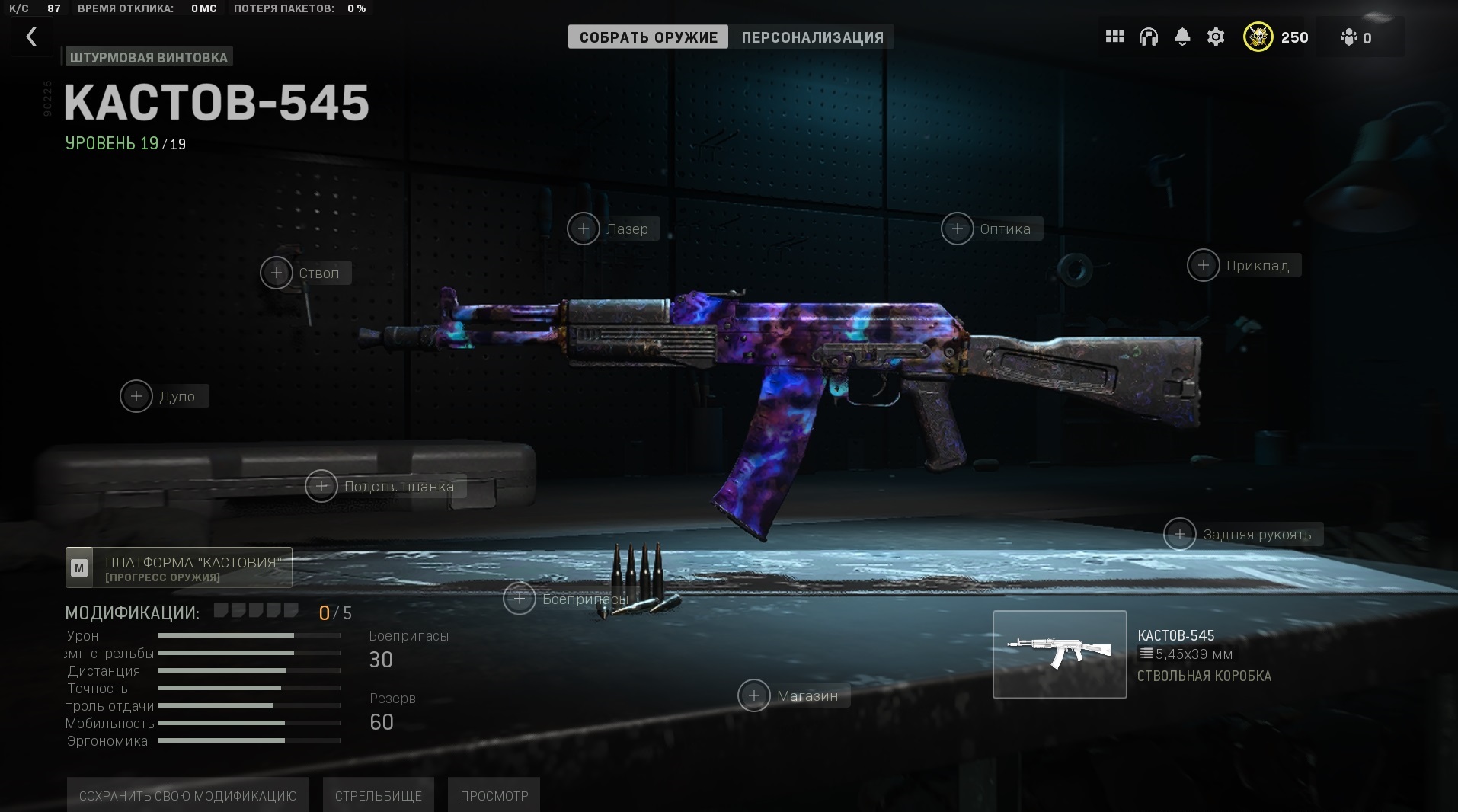Open the Просмотр weapon preview
The height and width of the screenshot is (812, 1458).
tap(494, 795)
